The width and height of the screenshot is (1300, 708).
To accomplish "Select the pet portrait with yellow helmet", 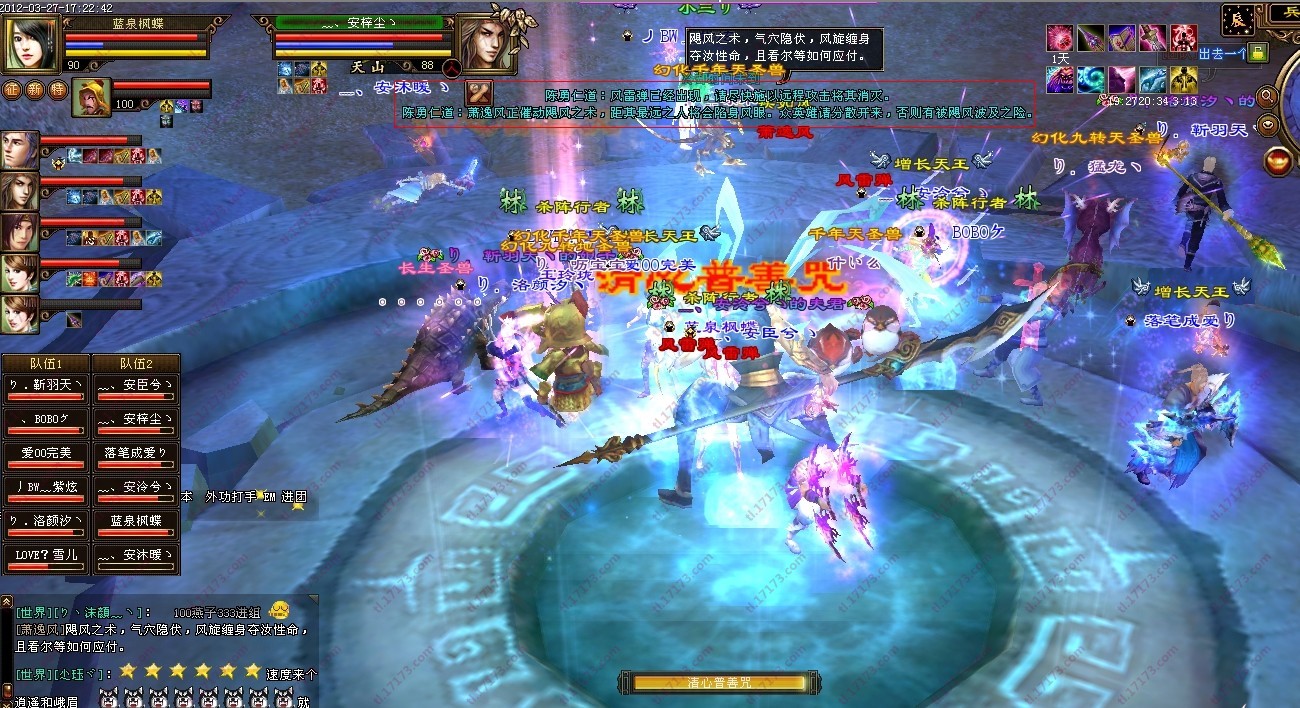I will [x=92, y=97].
